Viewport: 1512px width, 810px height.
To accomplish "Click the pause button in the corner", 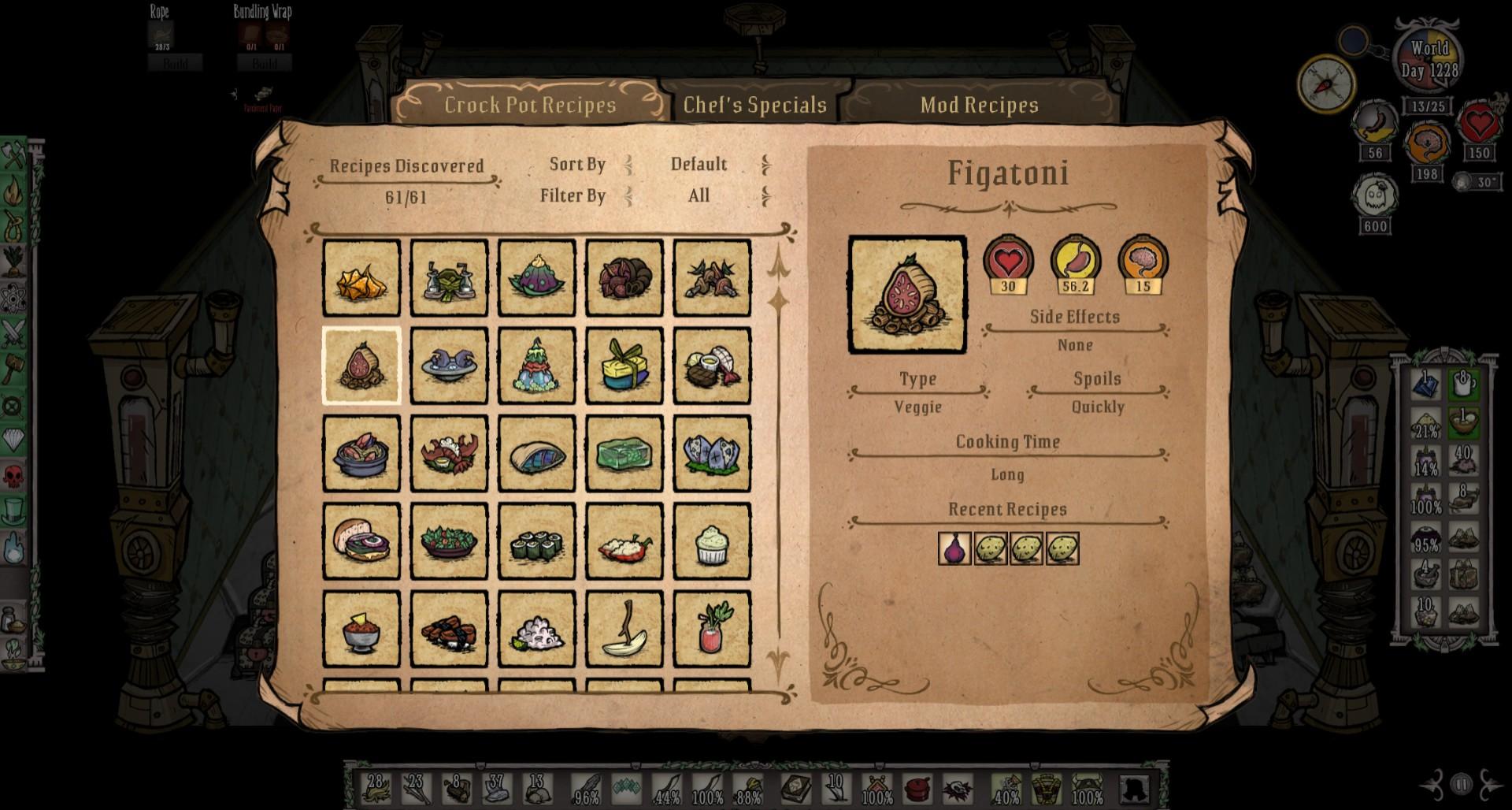I will (x=1462, y=784).
